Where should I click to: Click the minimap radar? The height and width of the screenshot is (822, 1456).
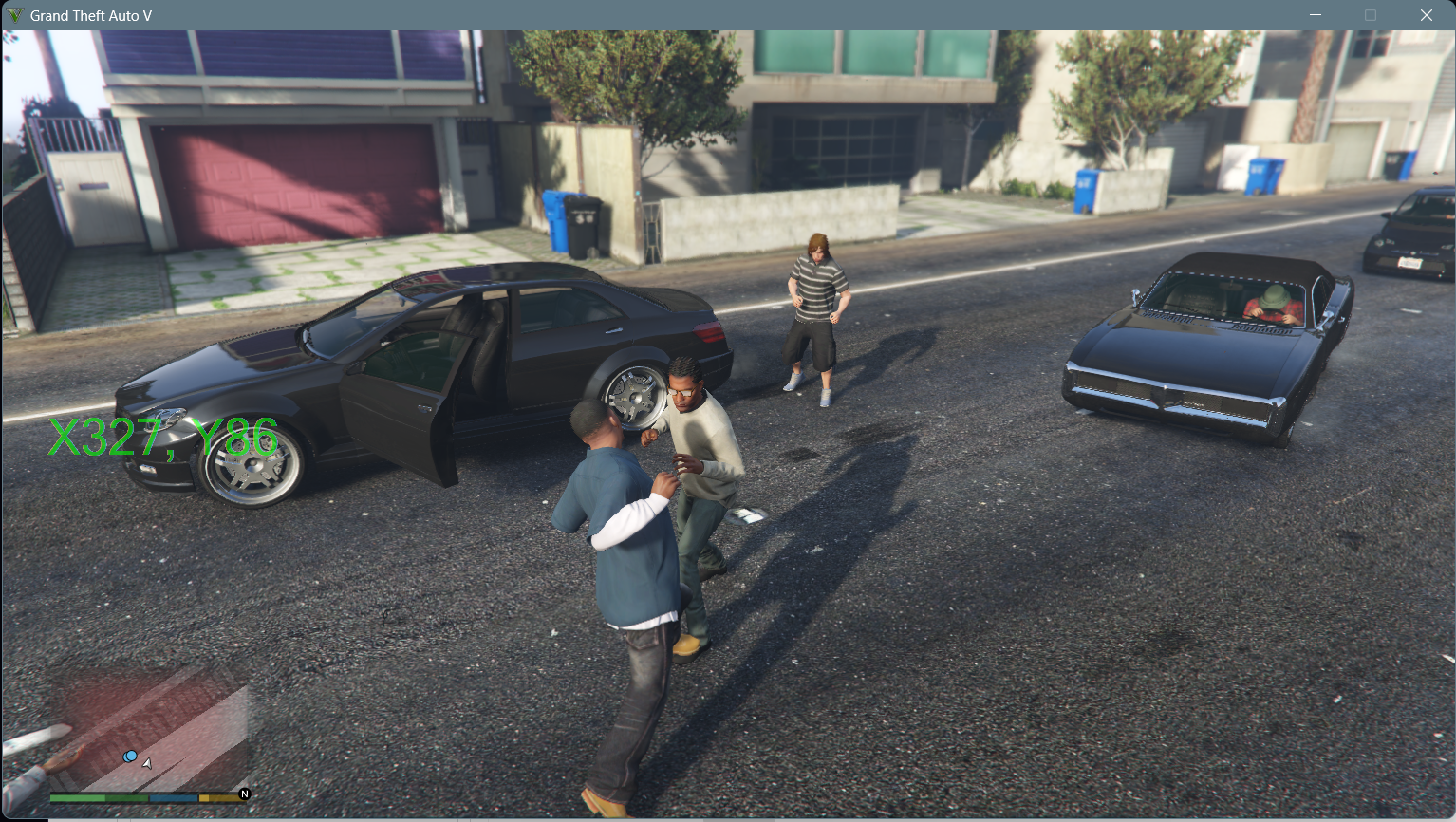152,731
